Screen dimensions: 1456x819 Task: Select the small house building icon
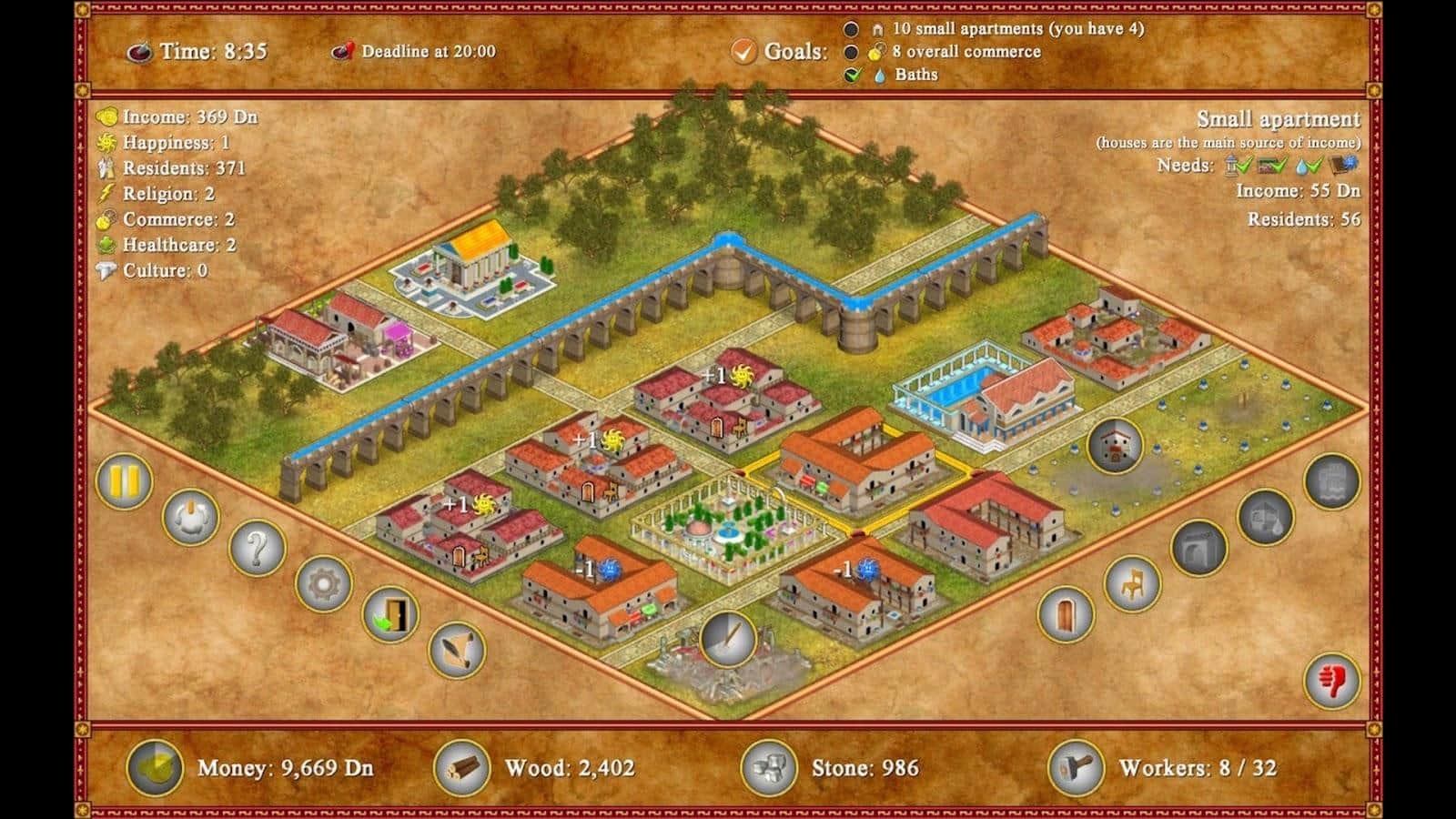tap(1115, 446)
